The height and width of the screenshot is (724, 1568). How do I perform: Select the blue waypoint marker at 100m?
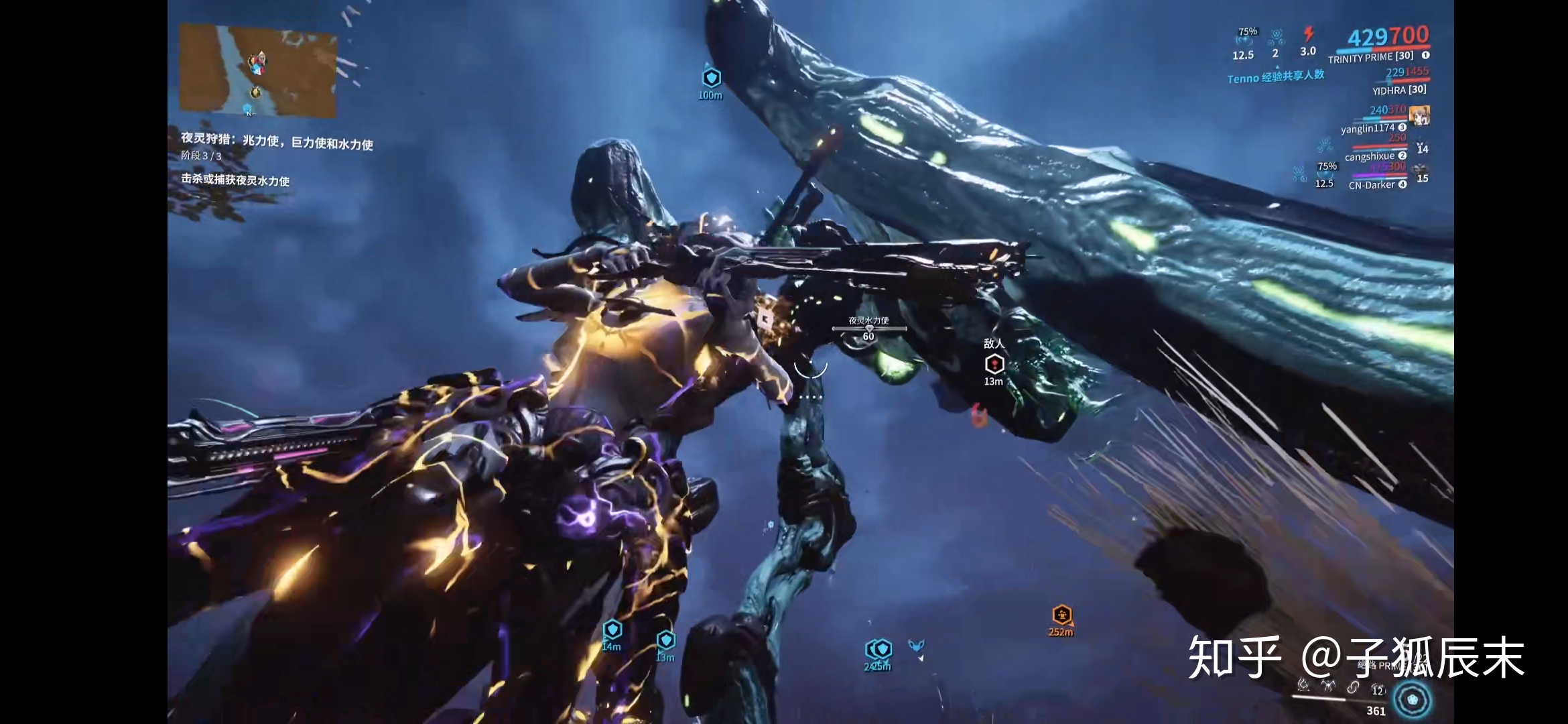(711, 78)
